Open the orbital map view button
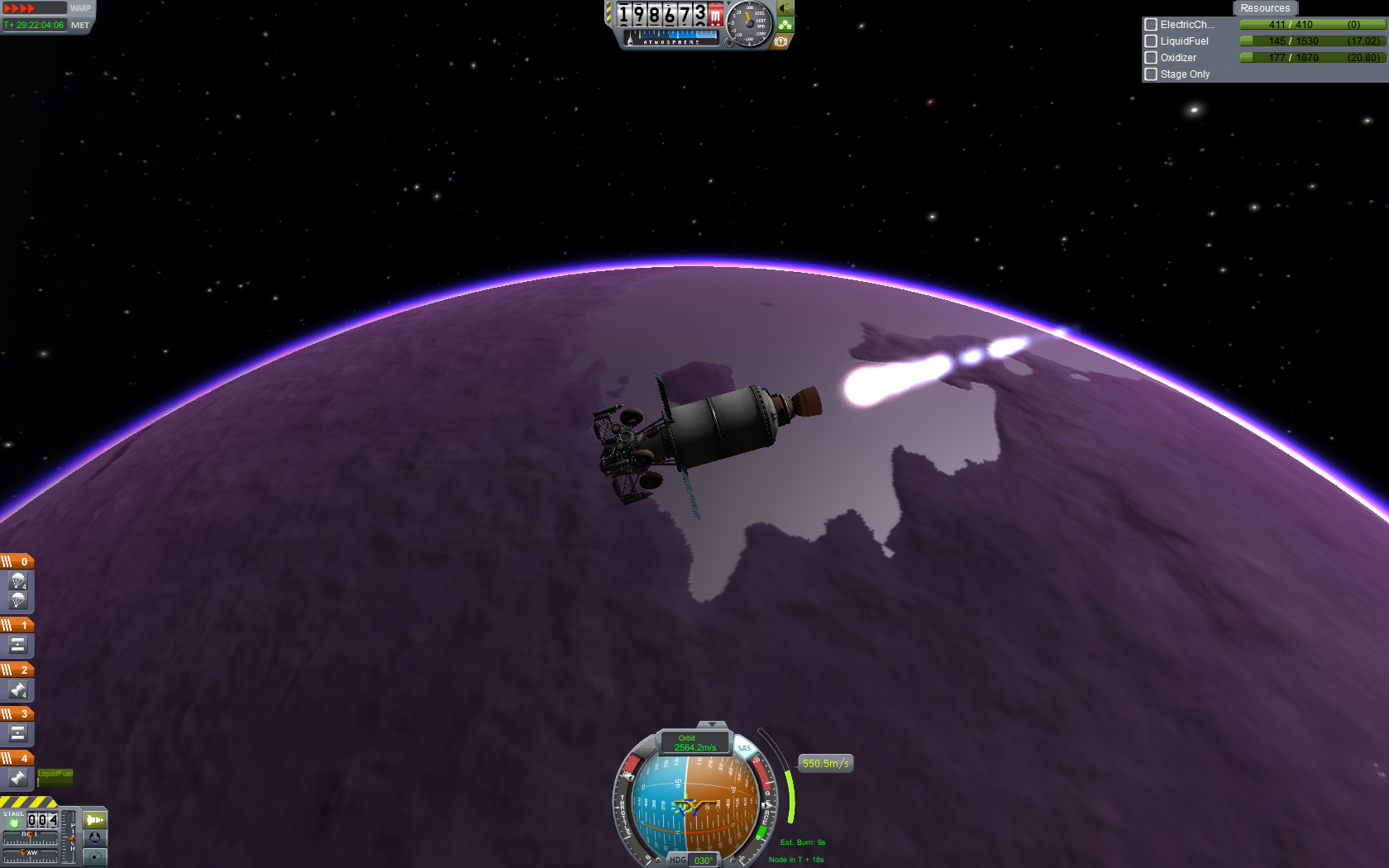 pyautogui.click(x=95, y=856)
